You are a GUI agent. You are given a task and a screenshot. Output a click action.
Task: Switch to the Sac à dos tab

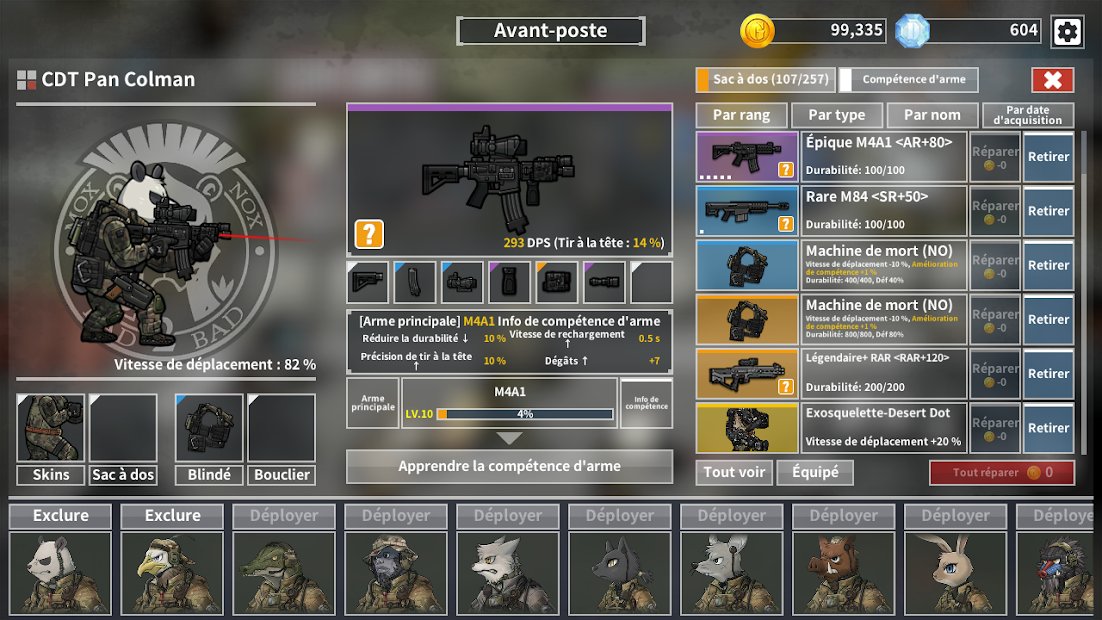click(764, 80)
